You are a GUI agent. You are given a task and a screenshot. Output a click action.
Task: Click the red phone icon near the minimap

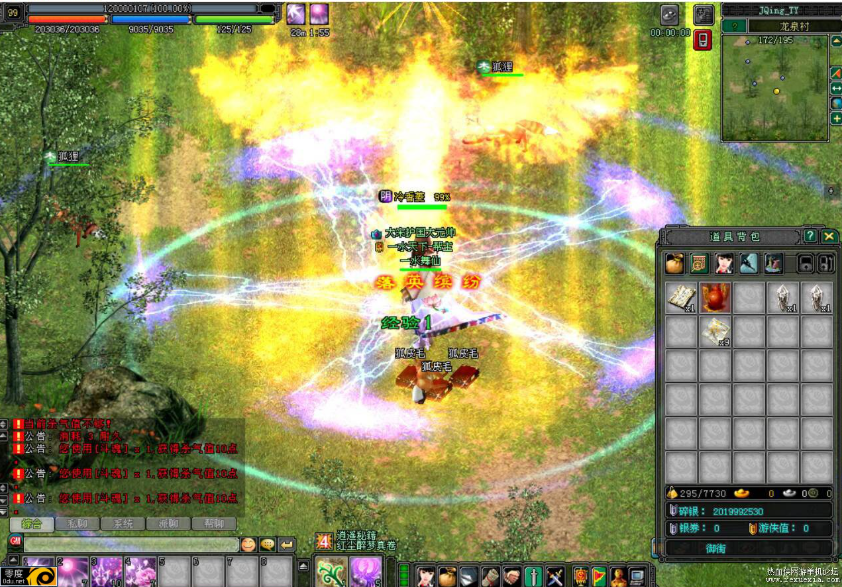(702, 40)
